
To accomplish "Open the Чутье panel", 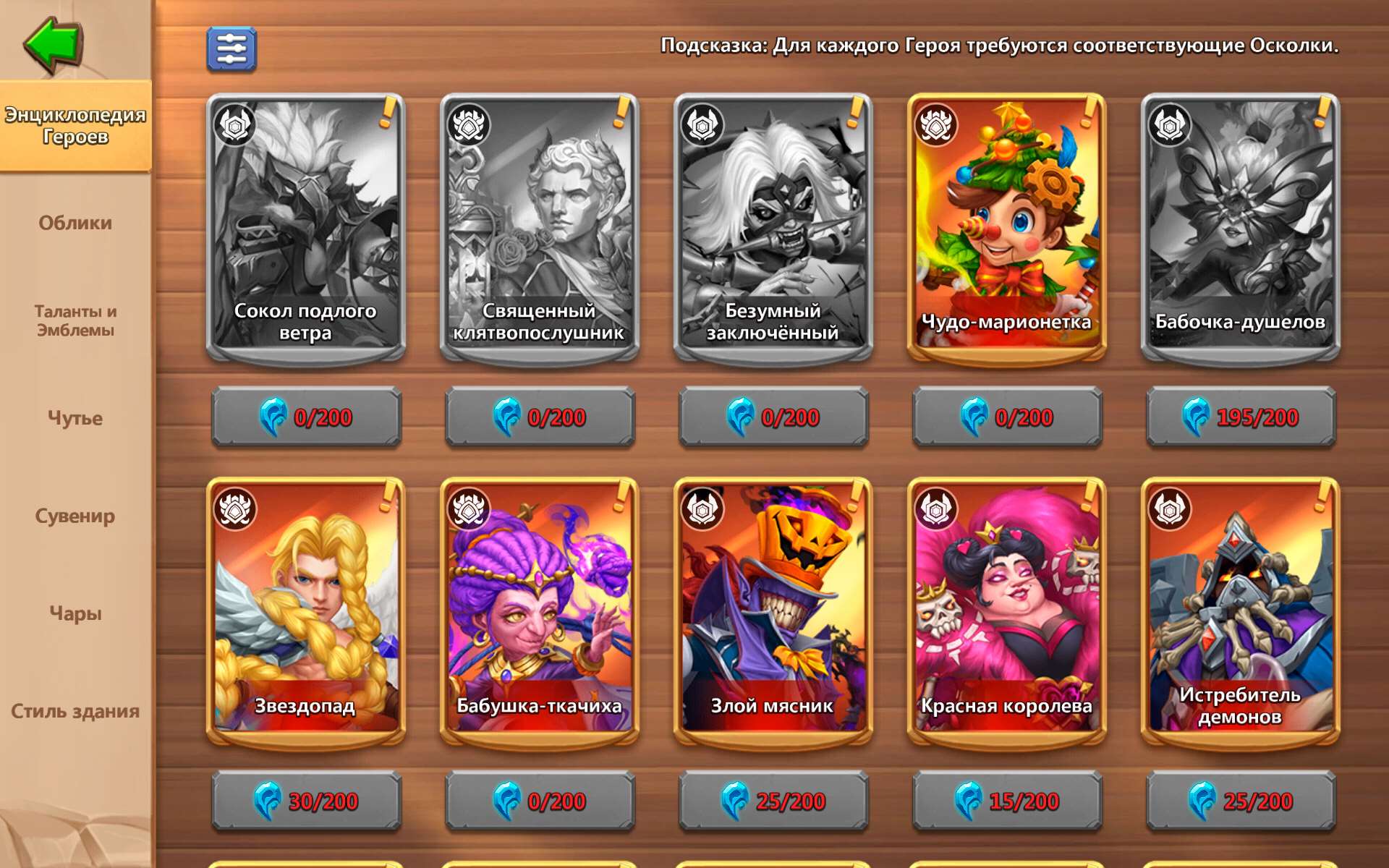I will pyautogui.click(x=74, y=418).
